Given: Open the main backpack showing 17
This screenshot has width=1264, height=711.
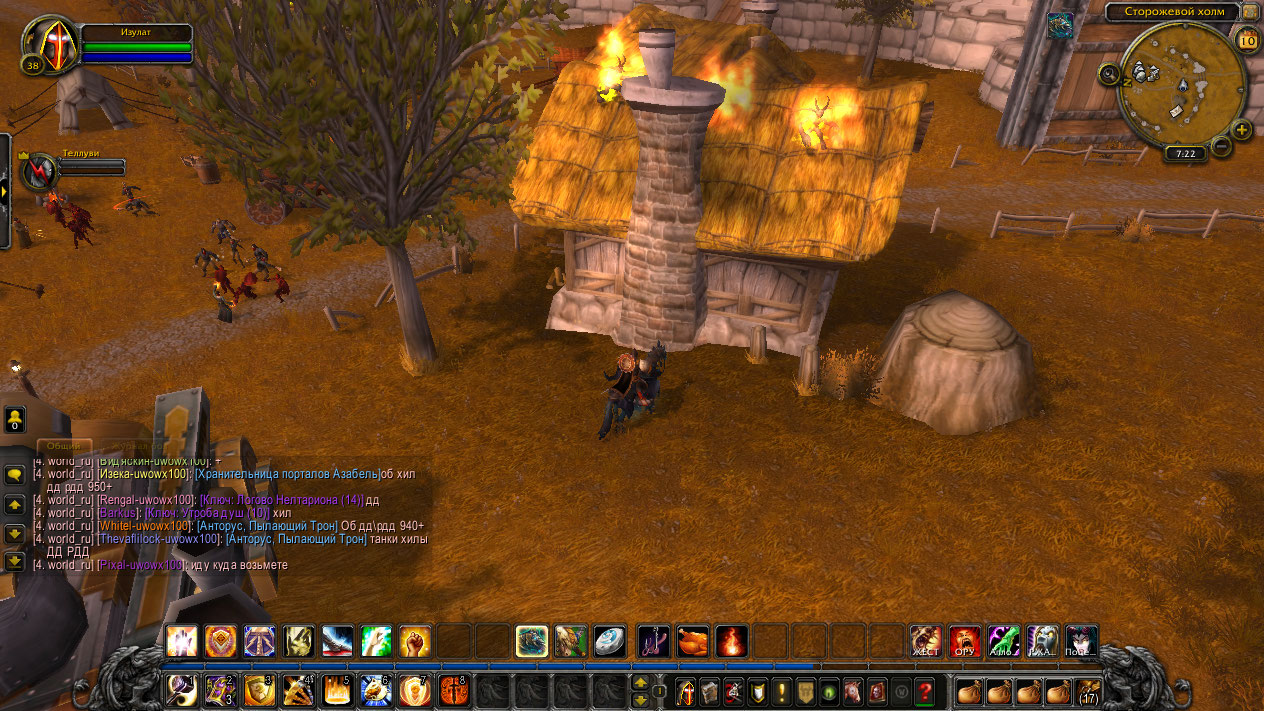Looking at the screenshot, I should pos(1088,691).
